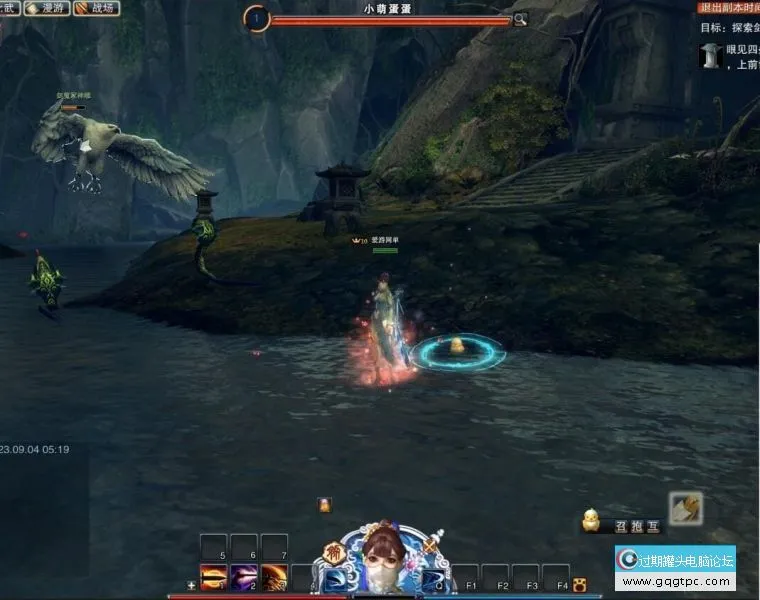
Task: Click the orange paw icon beside F4
Action: 579,584
